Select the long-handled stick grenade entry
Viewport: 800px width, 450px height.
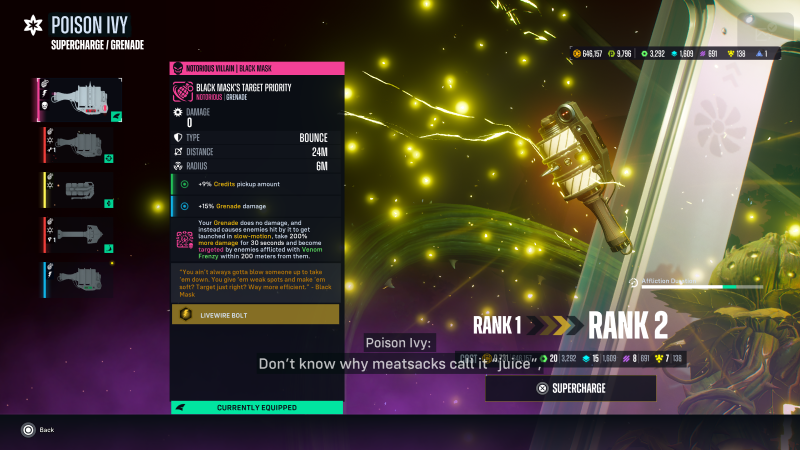[x=81, y=235]
